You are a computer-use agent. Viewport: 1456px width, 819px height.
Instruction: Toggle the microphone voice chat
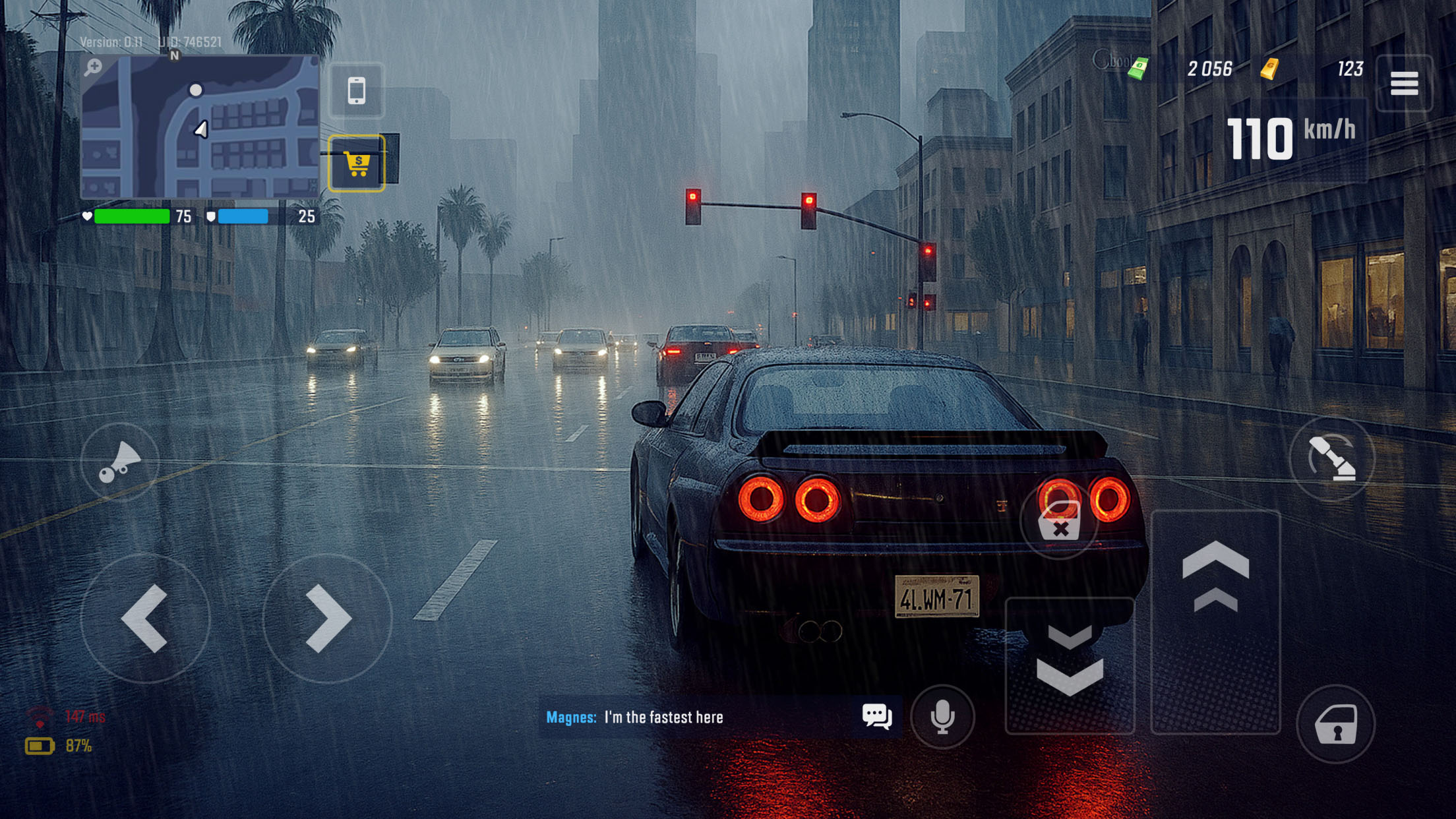point(942,717)
